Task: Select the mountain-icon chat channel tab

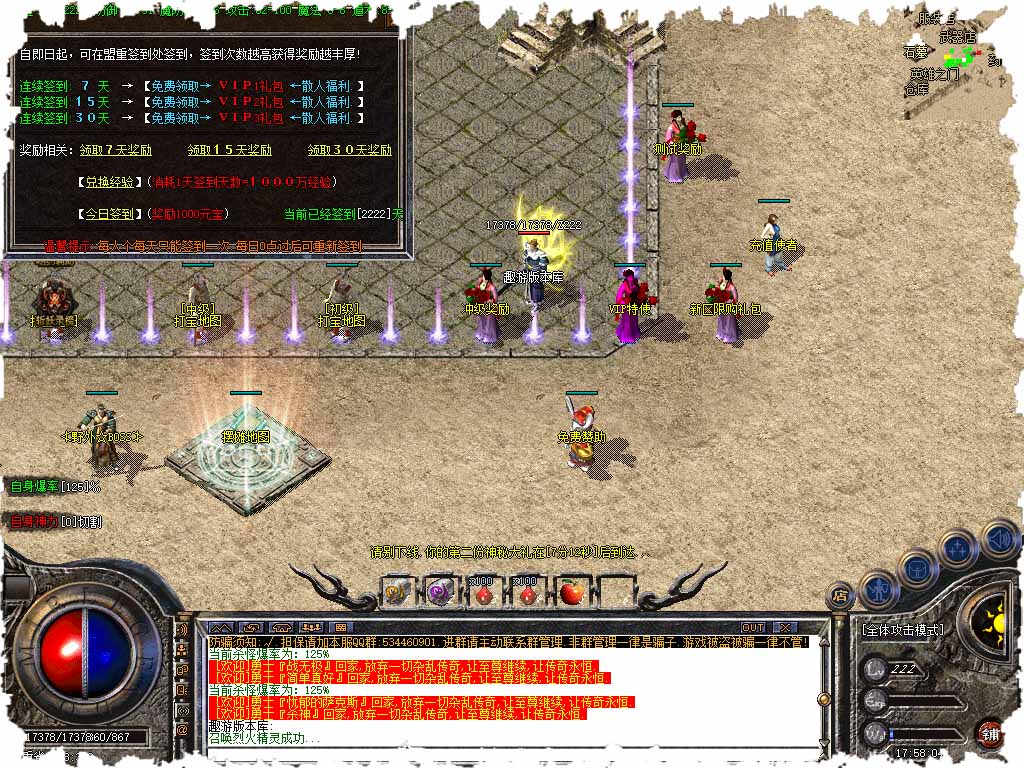Action: click(x=220, y=627)
